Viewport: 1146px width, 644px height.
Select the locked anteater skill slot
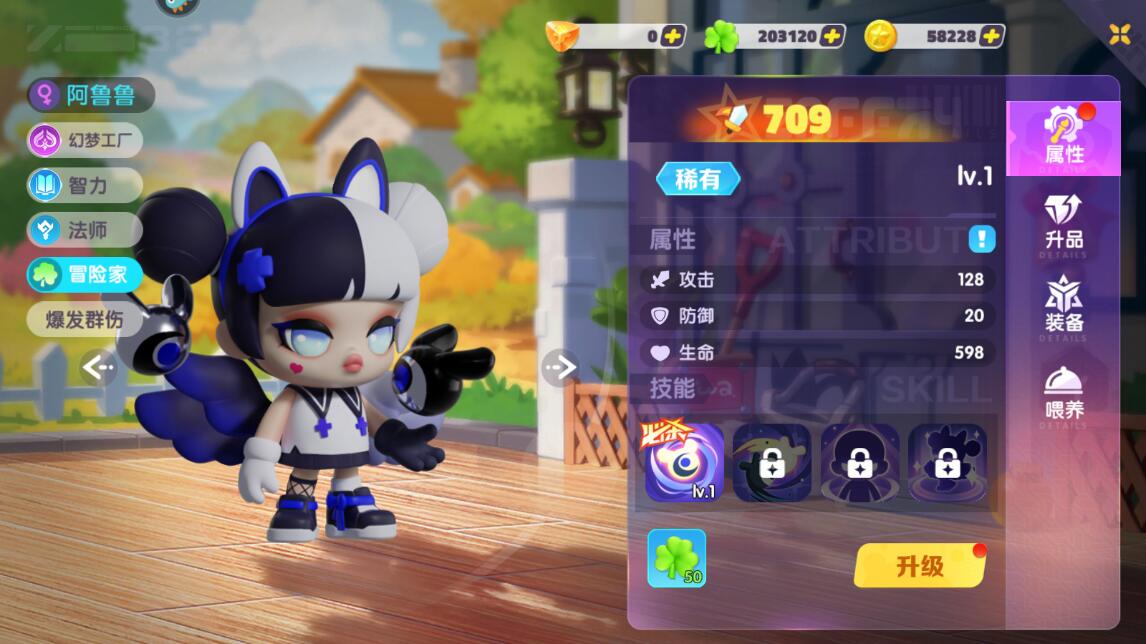click(771, 462)
